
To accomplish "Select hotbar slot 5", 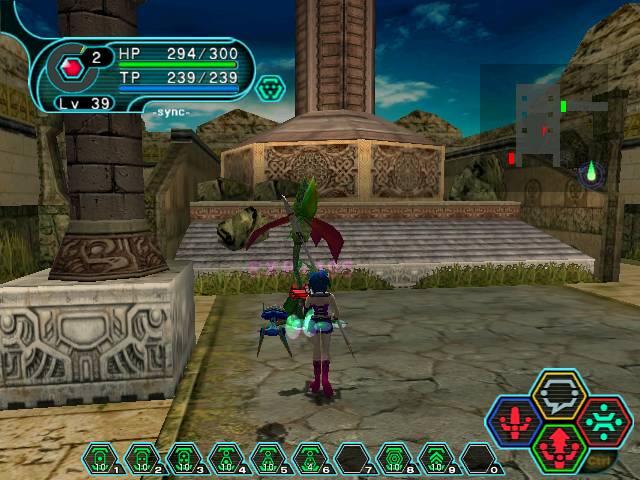I will [x=268, y=459].
